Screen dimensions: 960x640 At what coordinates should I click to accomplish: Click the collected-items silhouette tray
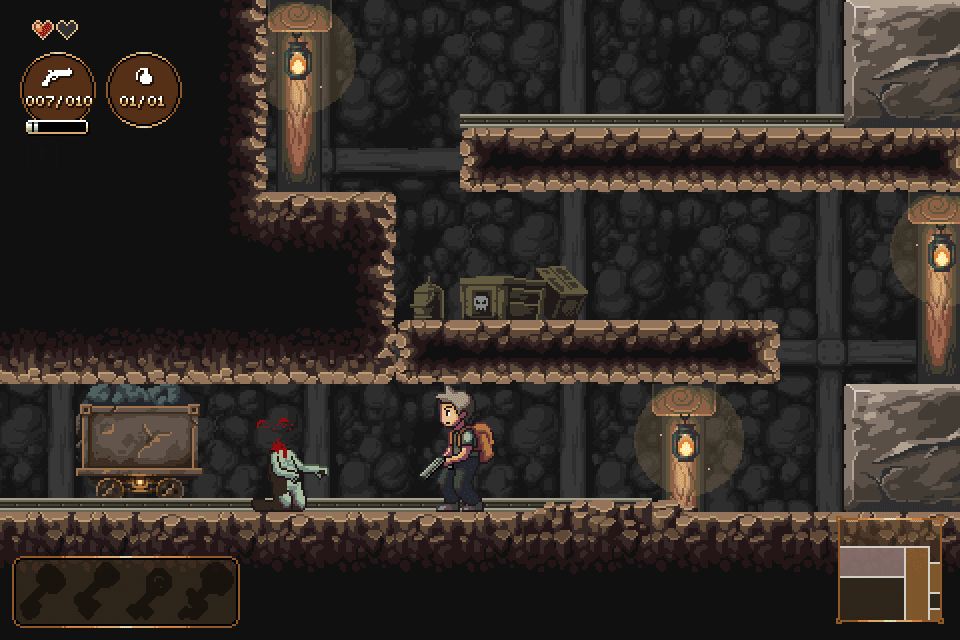pos(126,592)
